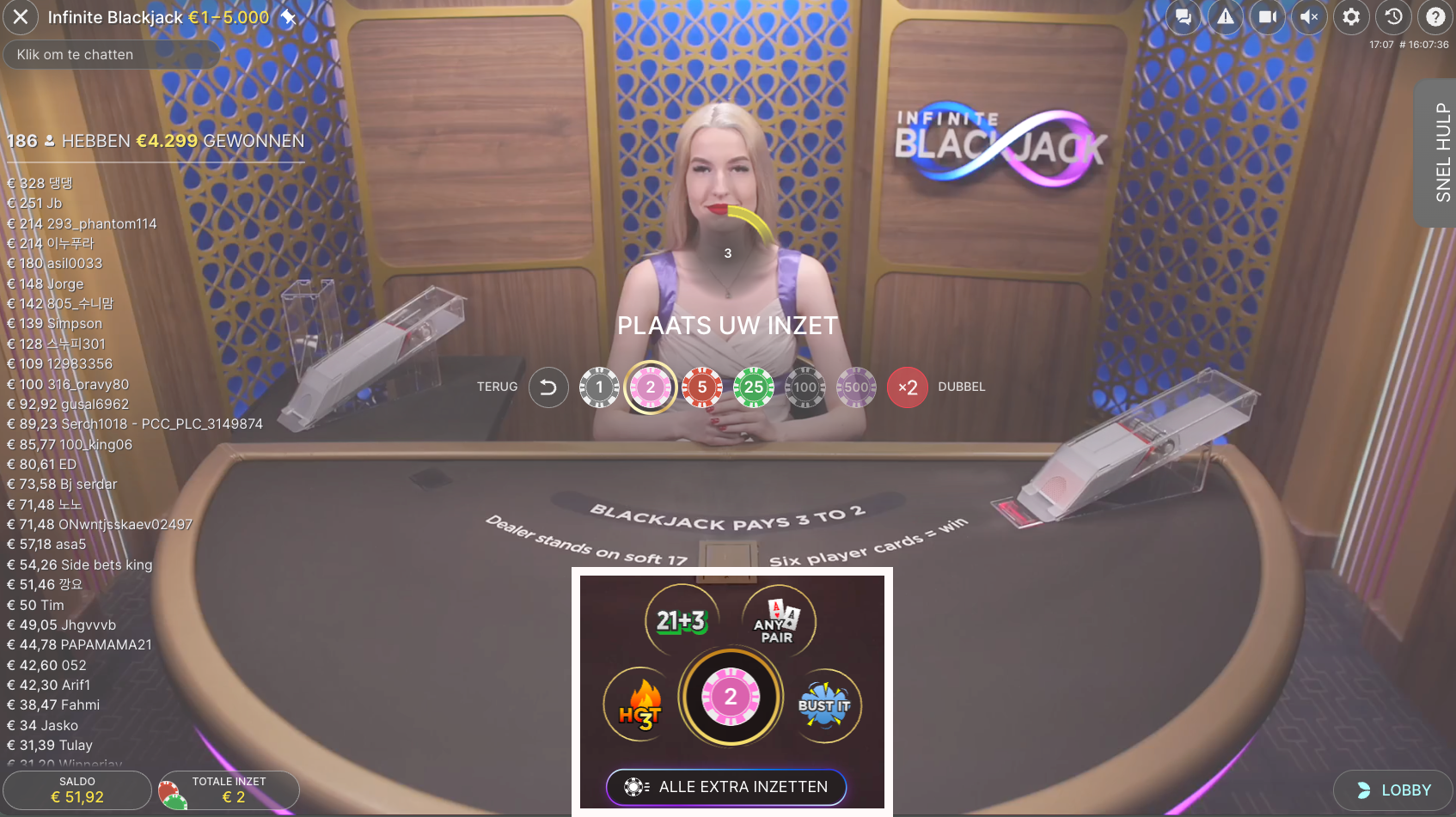
Task: Toggle the live video feed icon
Action: tap(1267, 17)
